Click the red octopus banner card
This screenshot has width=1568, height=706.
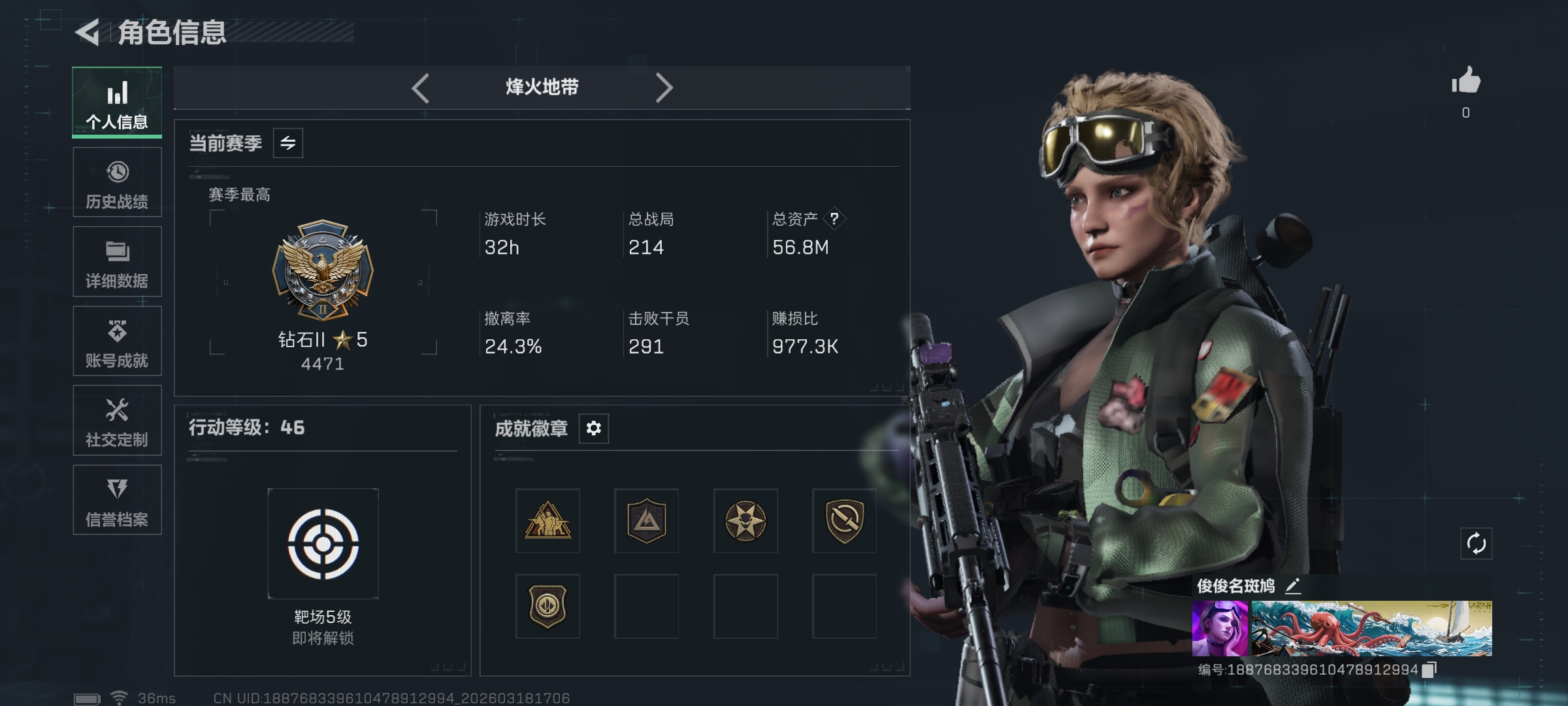(x=1371, y=628)
